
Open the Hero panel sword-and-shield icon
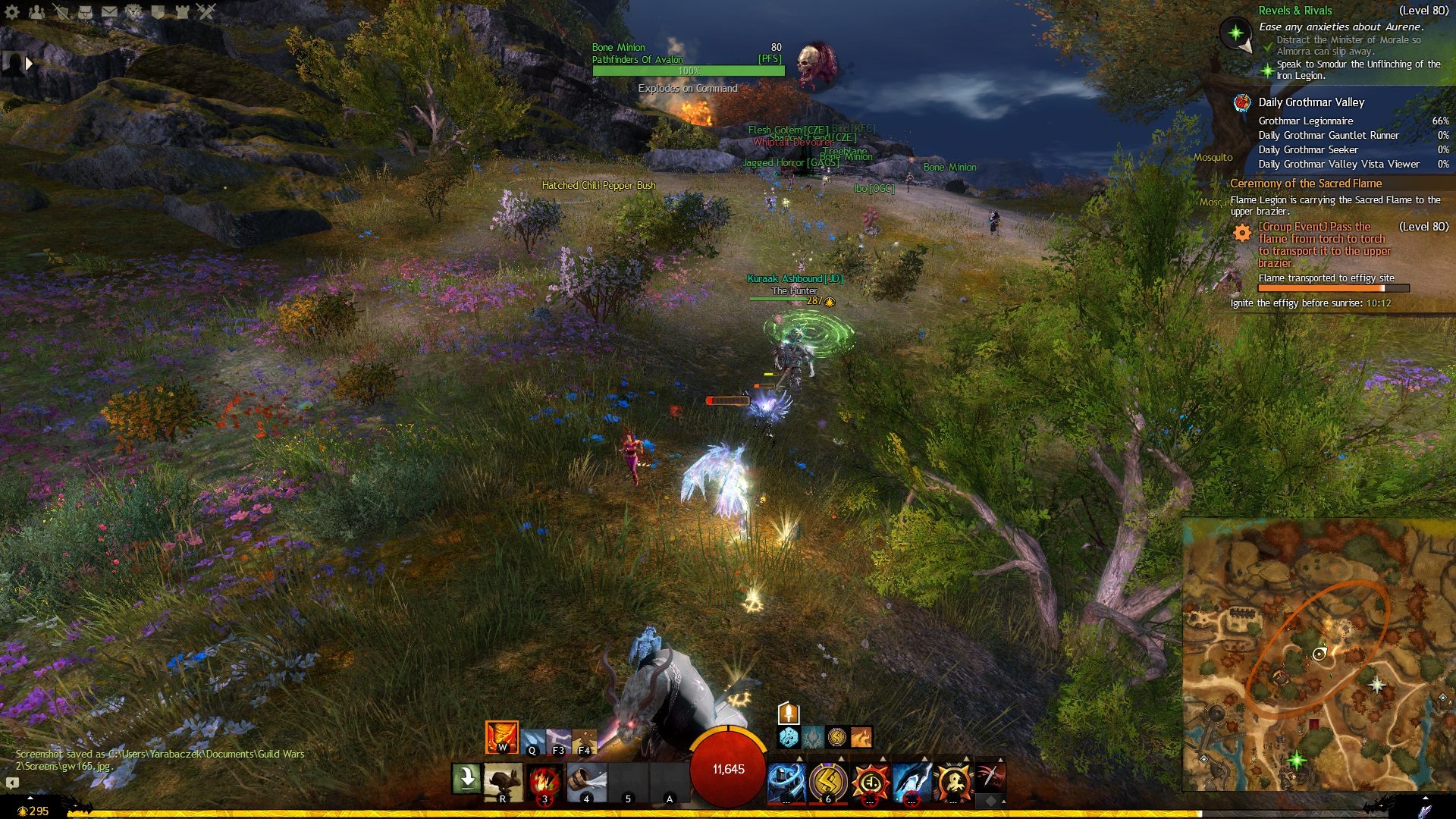coord(61,11)
